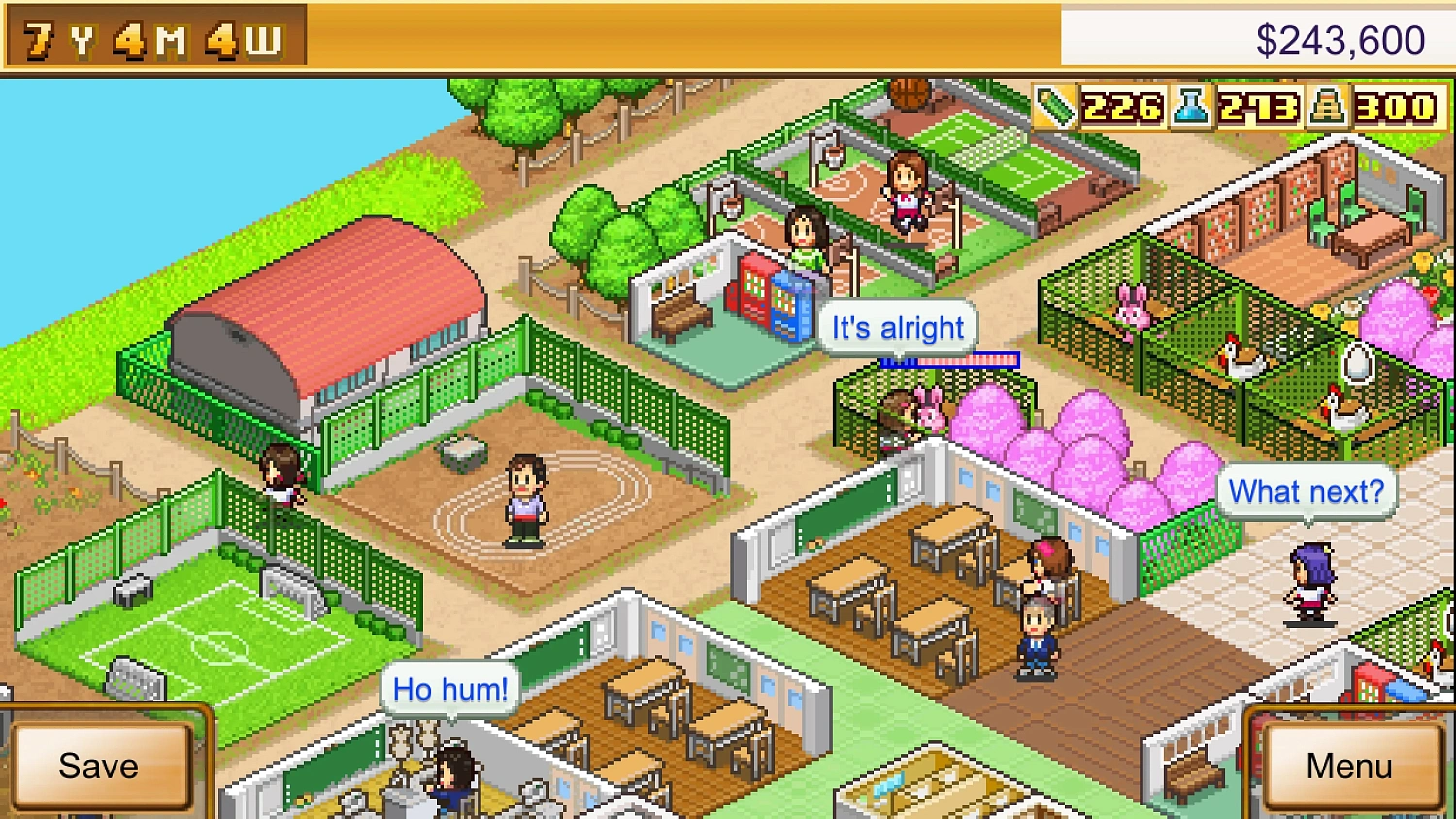Click the pink progress bar above the student
The image size is (1456, 819).
click(949, 360)
